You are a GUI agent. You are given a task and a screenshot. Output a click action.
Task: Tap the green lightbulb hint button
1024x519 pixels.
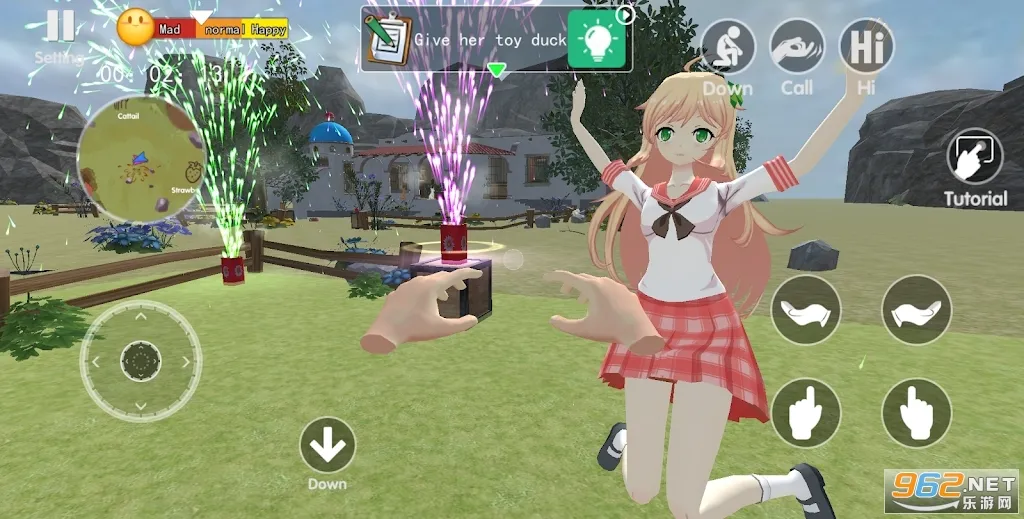597,39
